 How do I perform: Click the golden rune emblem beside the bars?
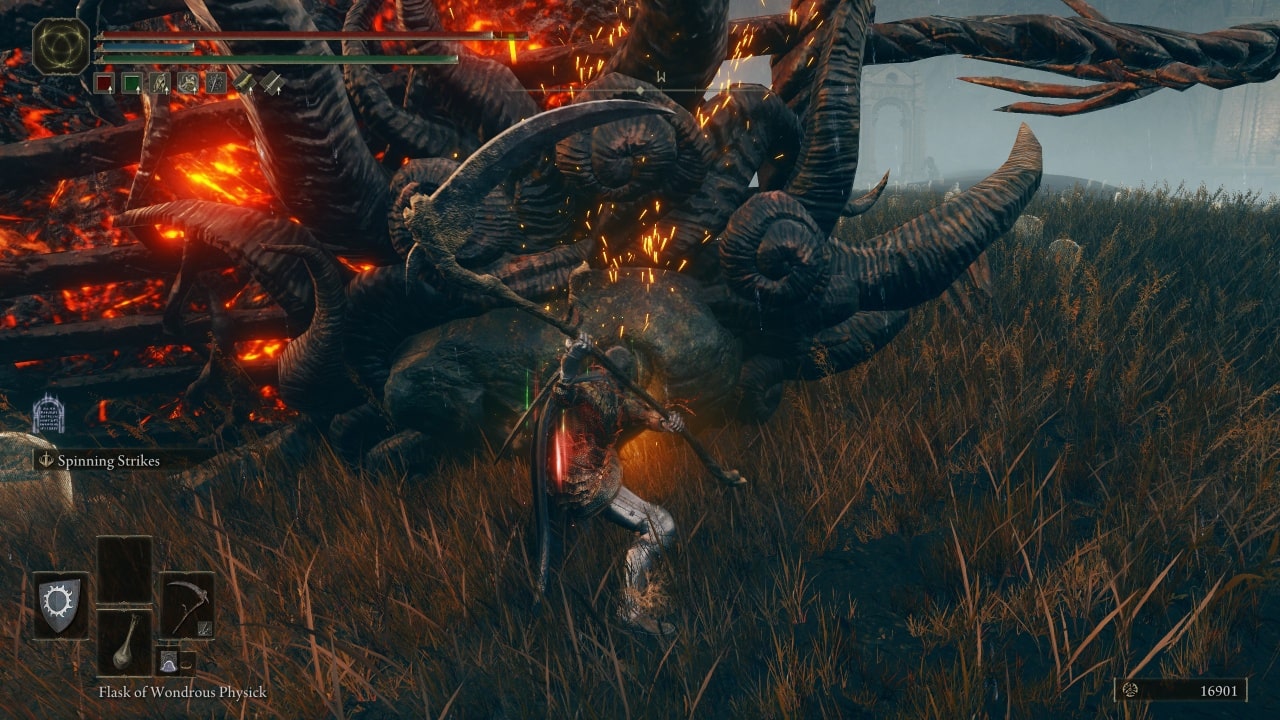61,46
